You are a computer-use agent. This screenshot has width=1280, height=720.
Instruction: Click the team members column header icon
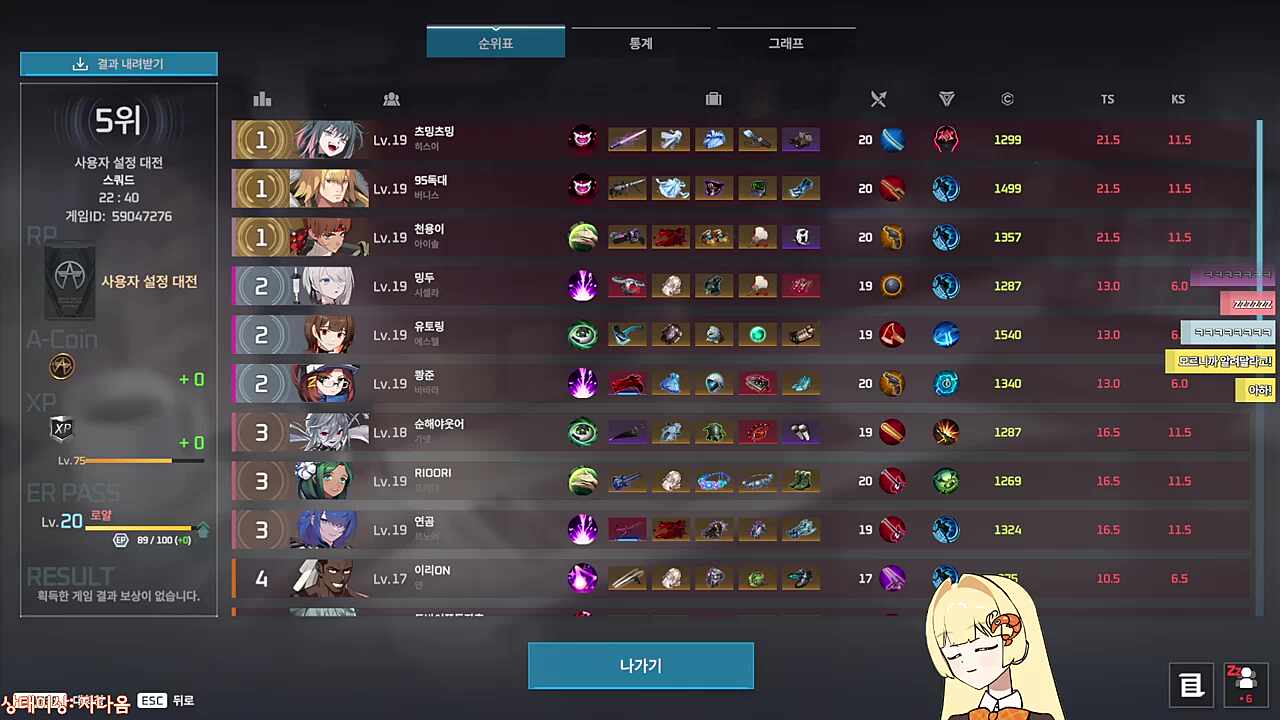391,99
